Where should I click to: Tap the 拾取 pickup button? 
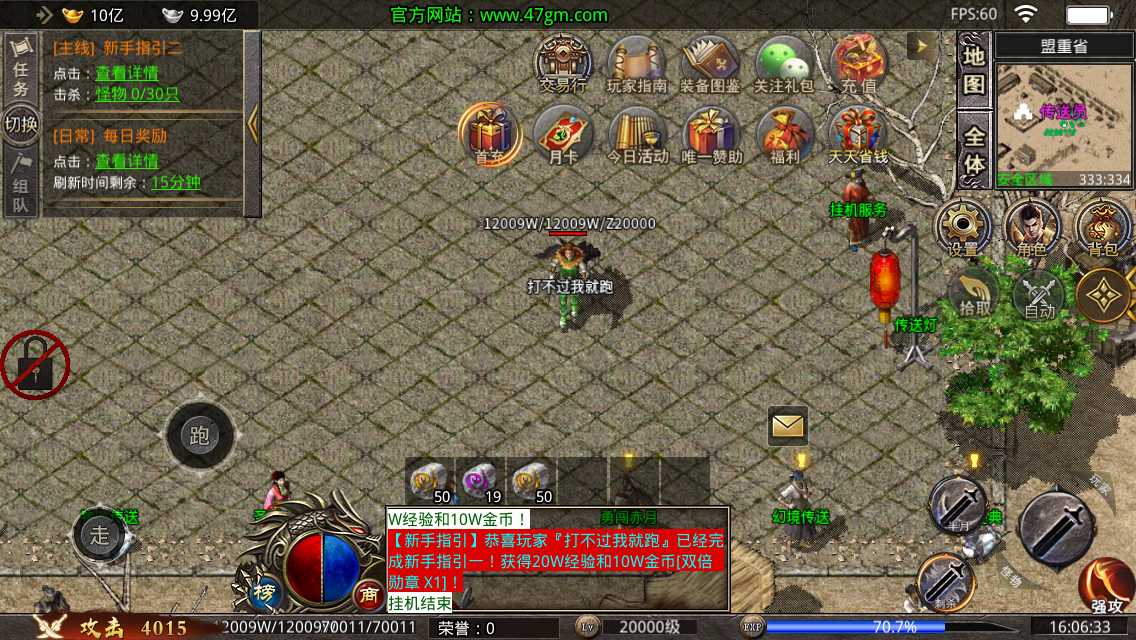[974, 295]
